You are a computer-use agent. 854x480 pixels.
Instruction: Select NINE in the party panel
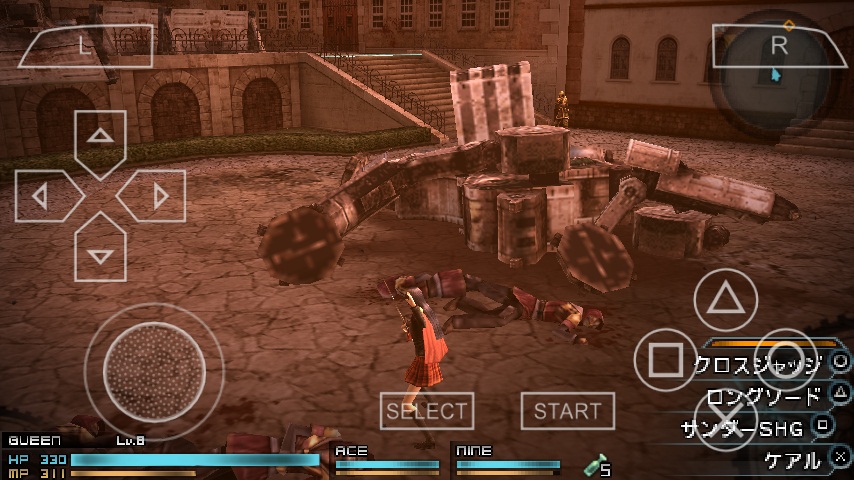[505, 458]
